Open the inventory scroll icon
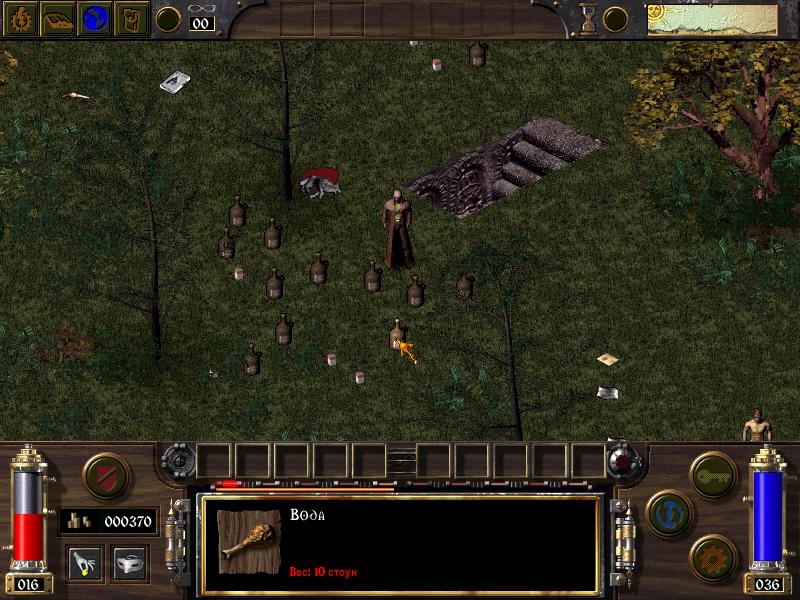 coord(132,18)
